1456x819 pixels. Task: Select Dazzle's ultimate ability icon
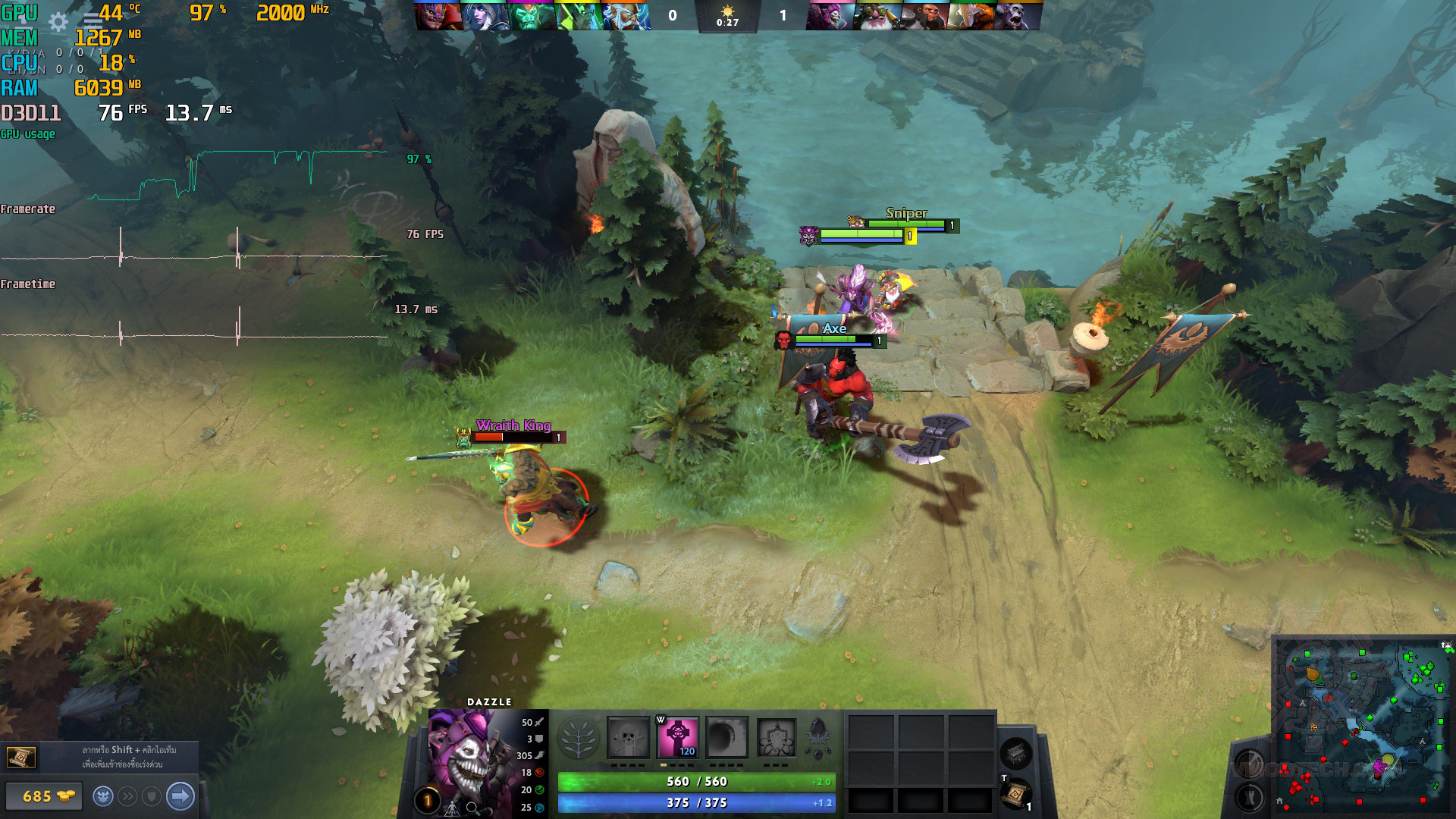[776, 737]
